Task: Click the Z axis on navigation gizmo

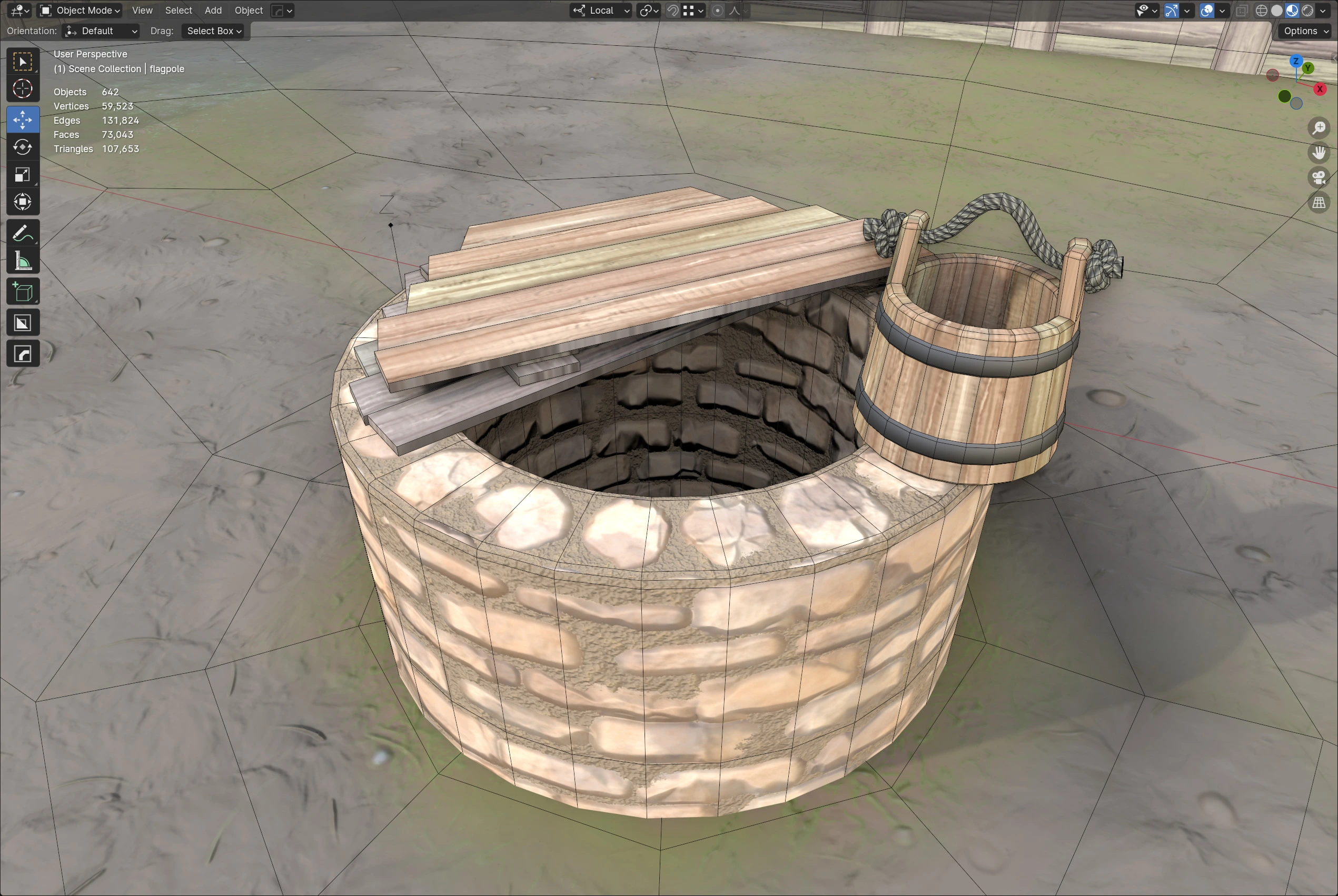Action: pos(1295,61)
